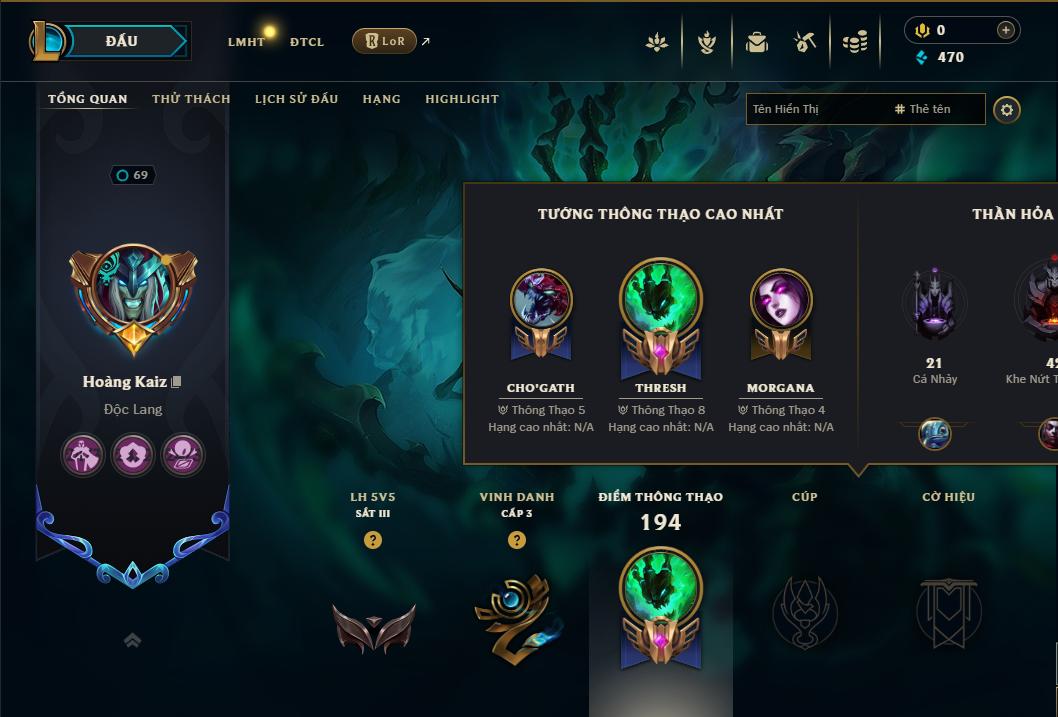Click the ĐẤU play button
The height and width of the screenshot is (717, 1058).
(x=121, y=41)
